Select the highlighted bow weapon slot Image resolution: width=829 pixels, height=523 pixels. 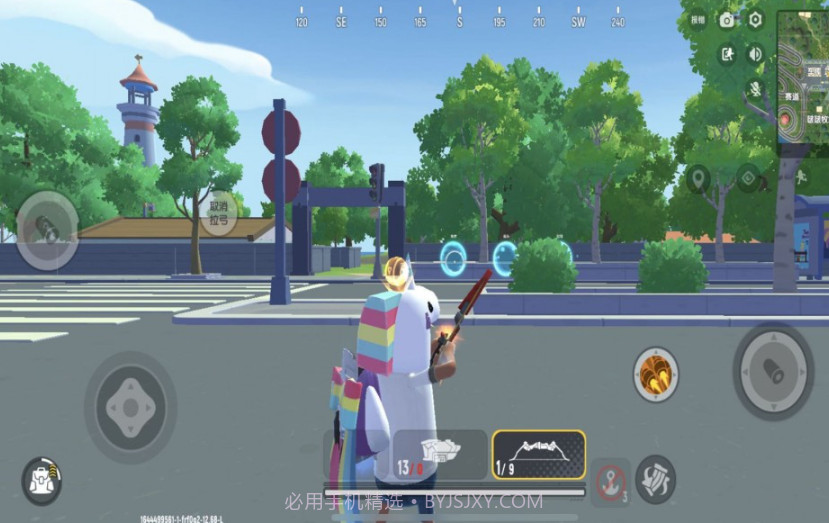pos(538,455)
